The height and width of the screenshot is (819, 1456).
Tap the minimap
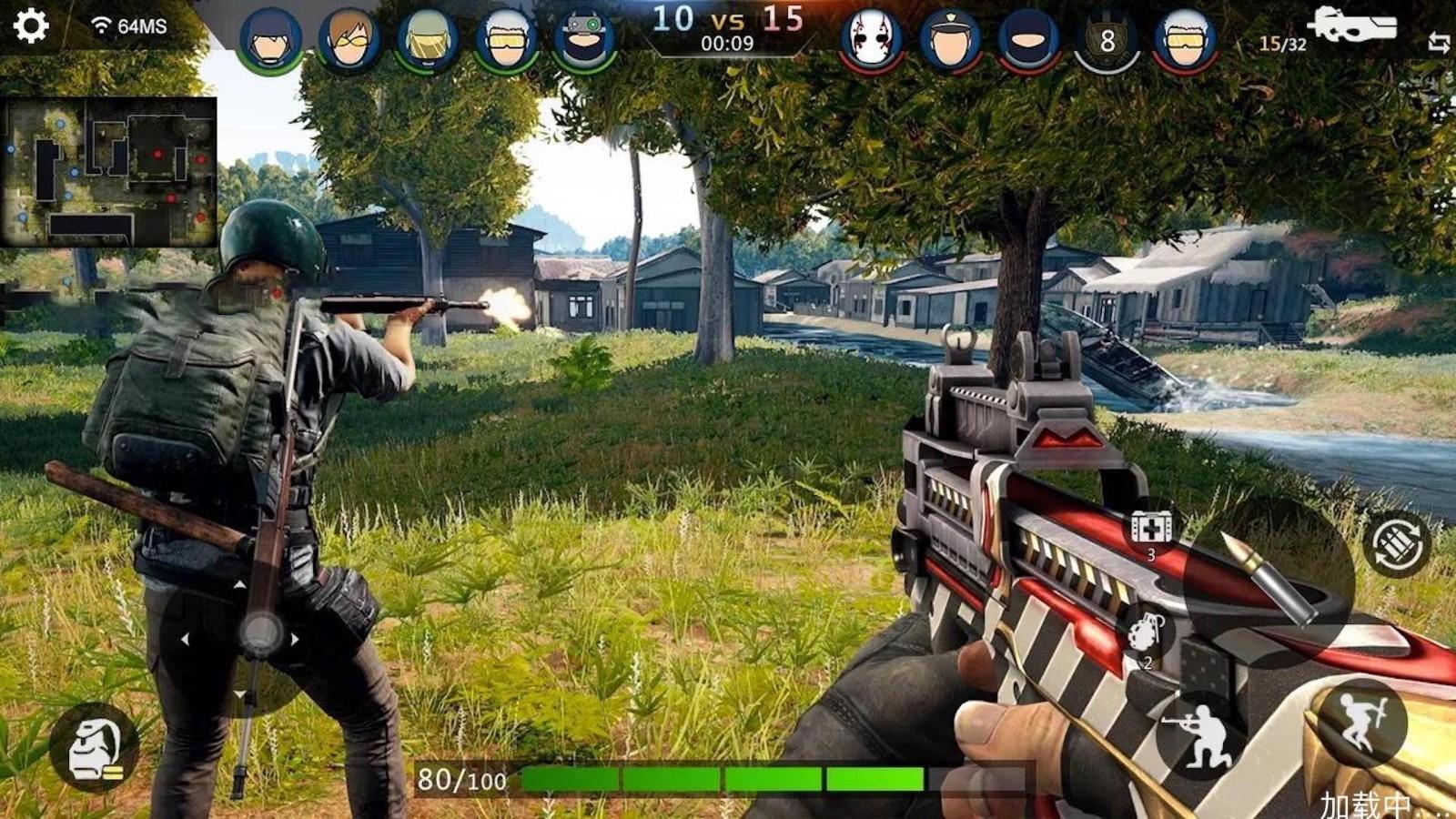(109, 172)
